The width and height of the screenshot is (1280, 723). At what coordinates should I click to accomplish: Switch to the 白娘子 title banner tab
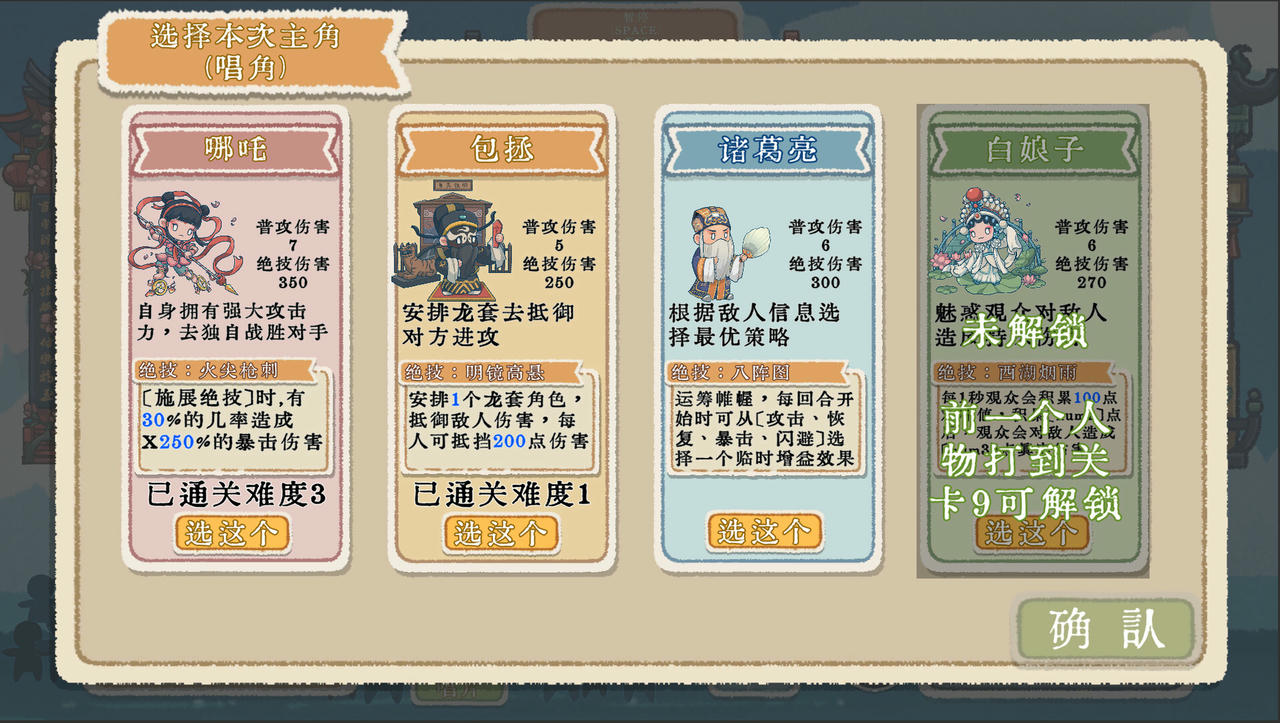point(1030,146)
